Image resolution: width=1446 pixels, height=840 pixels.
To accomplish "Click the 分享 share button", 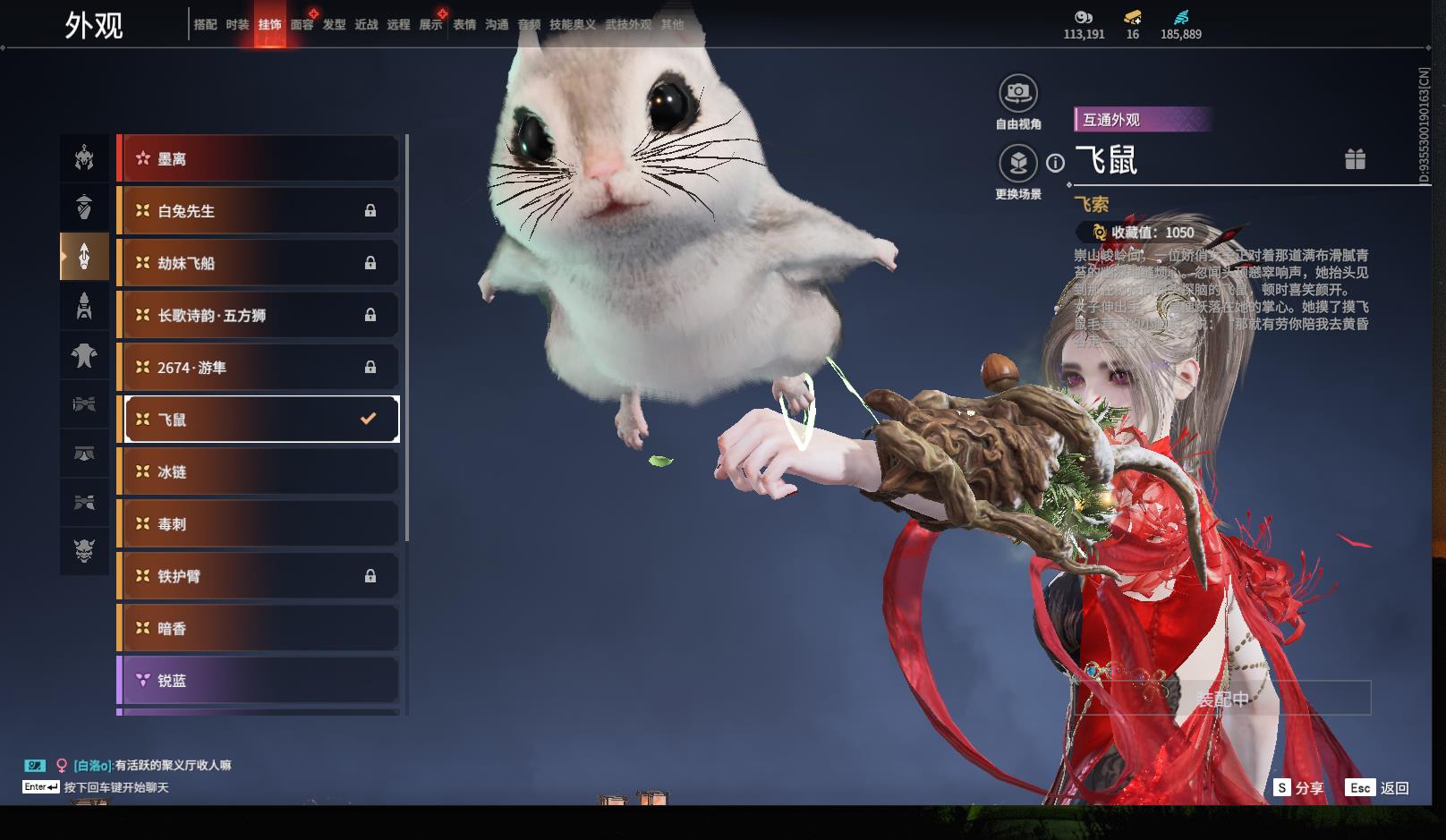I will tap(1298, 788).
